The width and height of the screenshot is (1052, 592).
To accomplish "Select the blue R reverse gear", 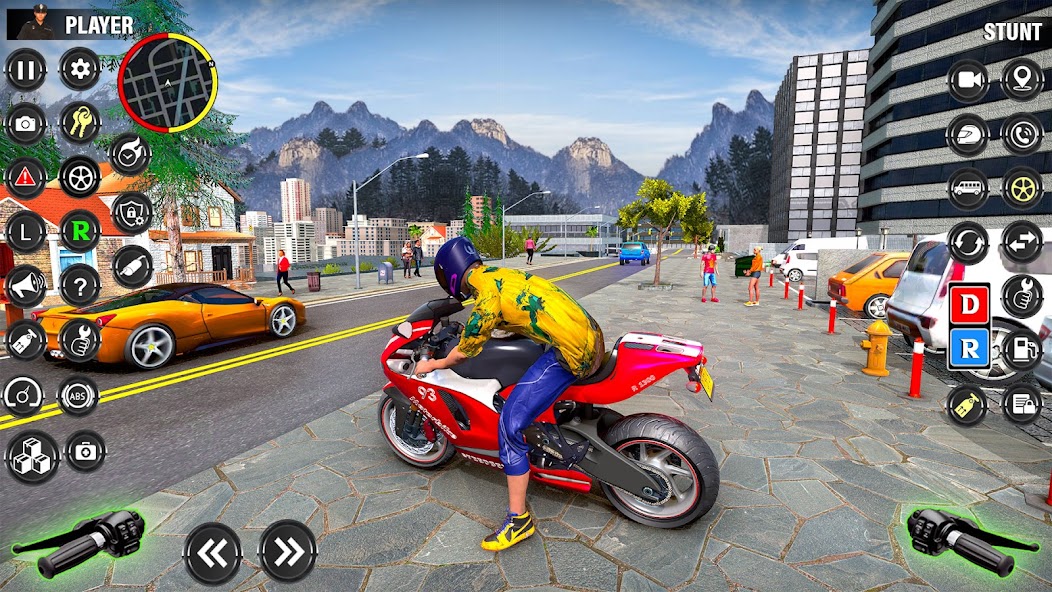I will point(970,348).
